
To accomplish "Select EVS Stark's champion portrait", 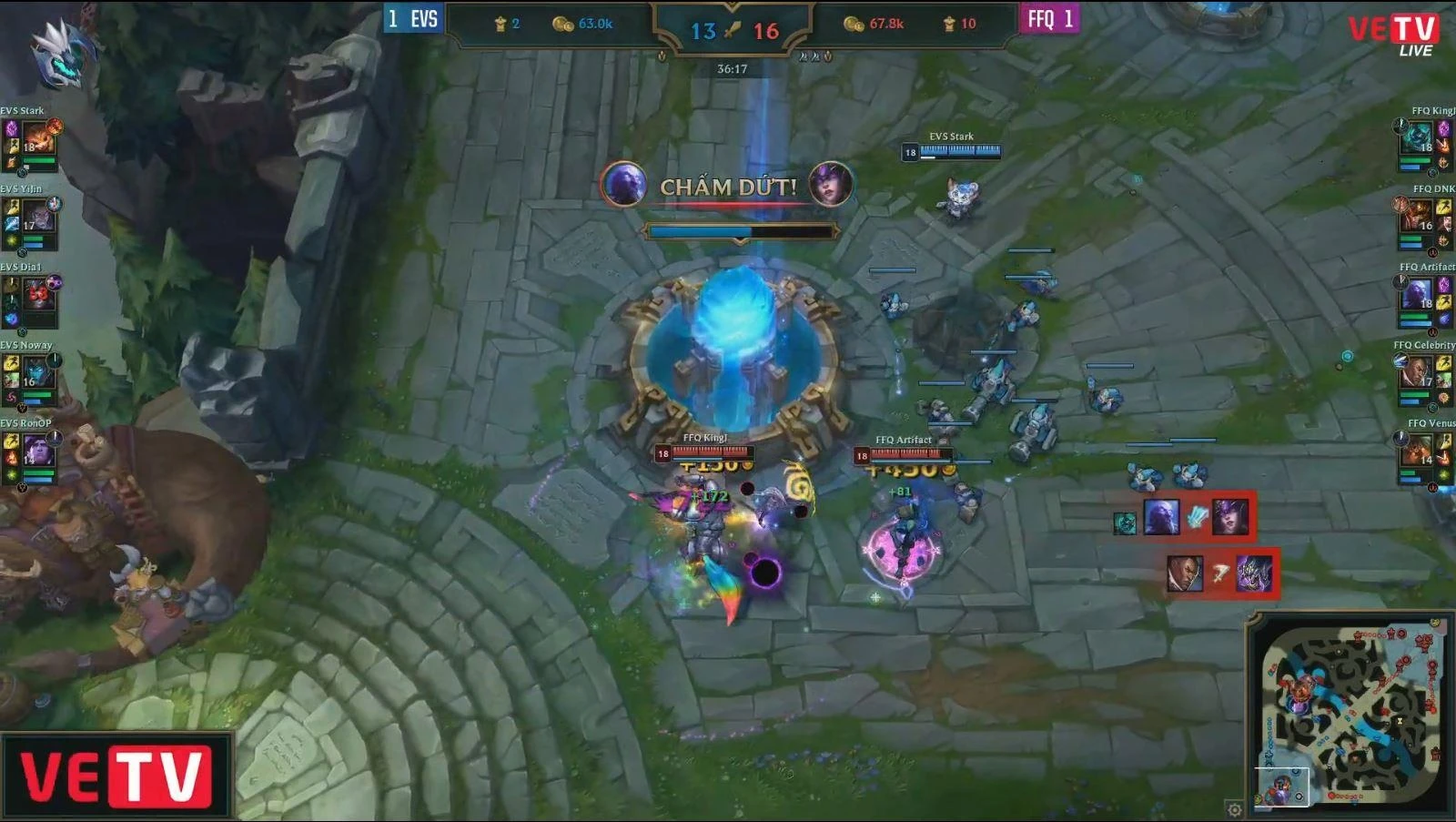I will click(37, 139).
